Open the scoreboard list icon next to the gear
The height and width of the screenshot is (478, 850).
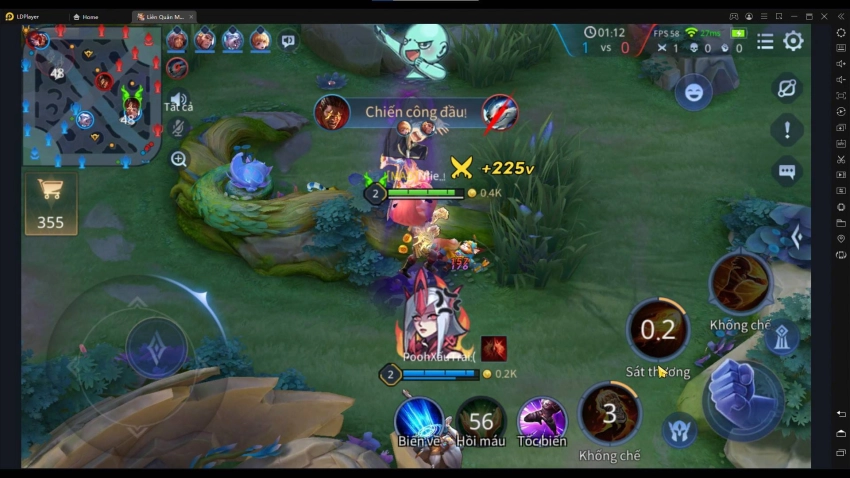[x=765, y=41]
